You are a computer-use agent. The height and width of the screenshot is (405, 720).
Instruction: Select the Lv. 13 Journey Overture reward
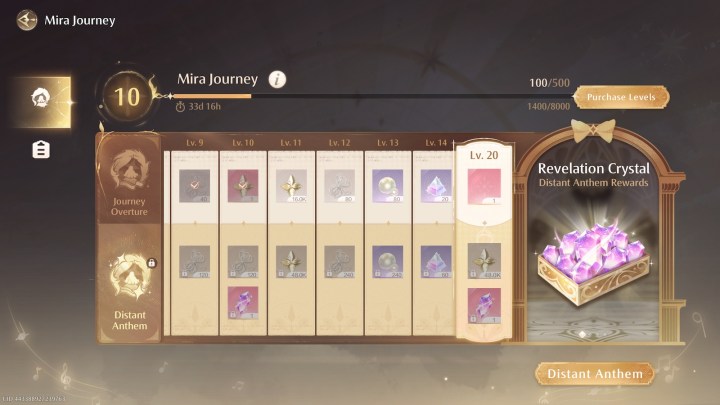tap(388, 185)
